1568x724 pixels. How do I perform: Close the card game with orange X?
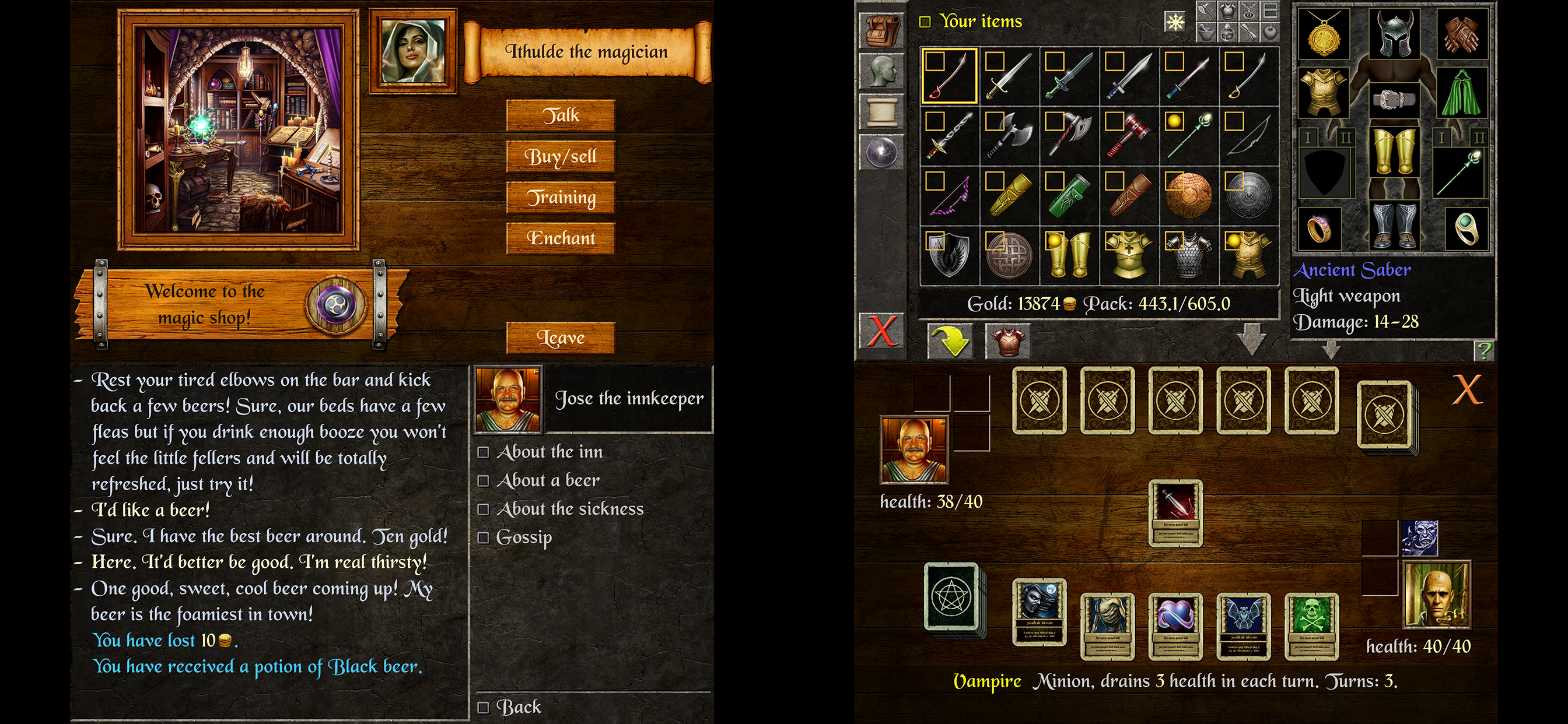coord(1467,389)
